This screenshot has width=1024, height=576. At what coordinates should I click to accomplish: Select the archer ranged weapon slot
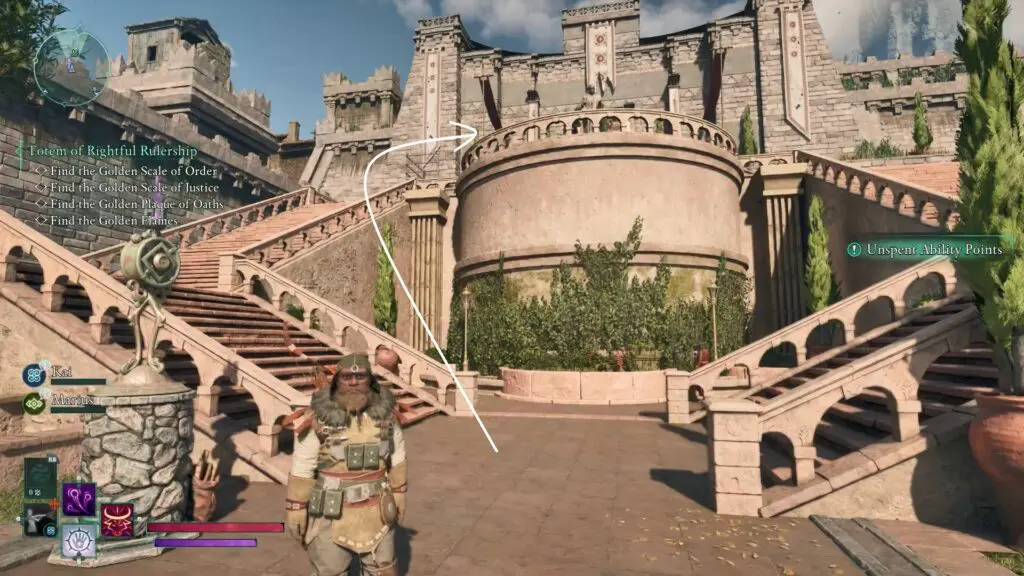(x=40, y=521)
